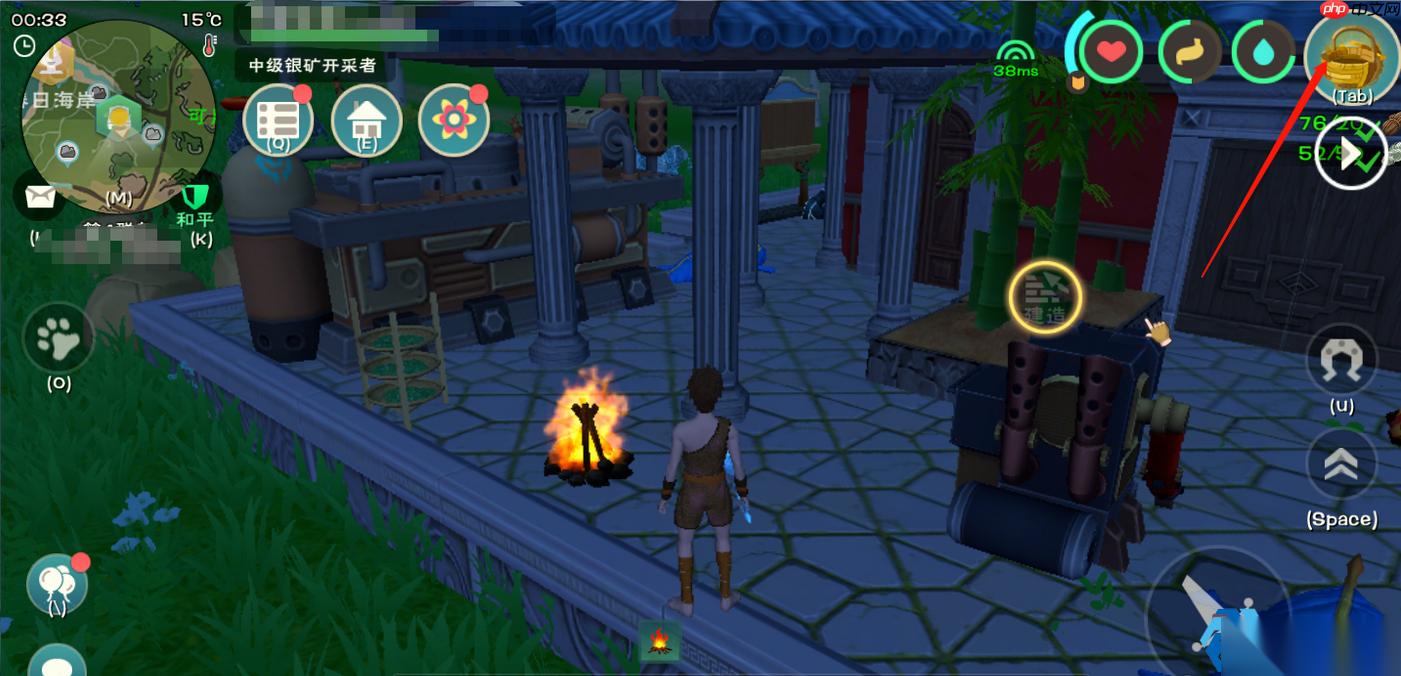This screenshot has height=676, width=1401.
Task: Tap the flower events icon
Action: click(x=454, y=121)
